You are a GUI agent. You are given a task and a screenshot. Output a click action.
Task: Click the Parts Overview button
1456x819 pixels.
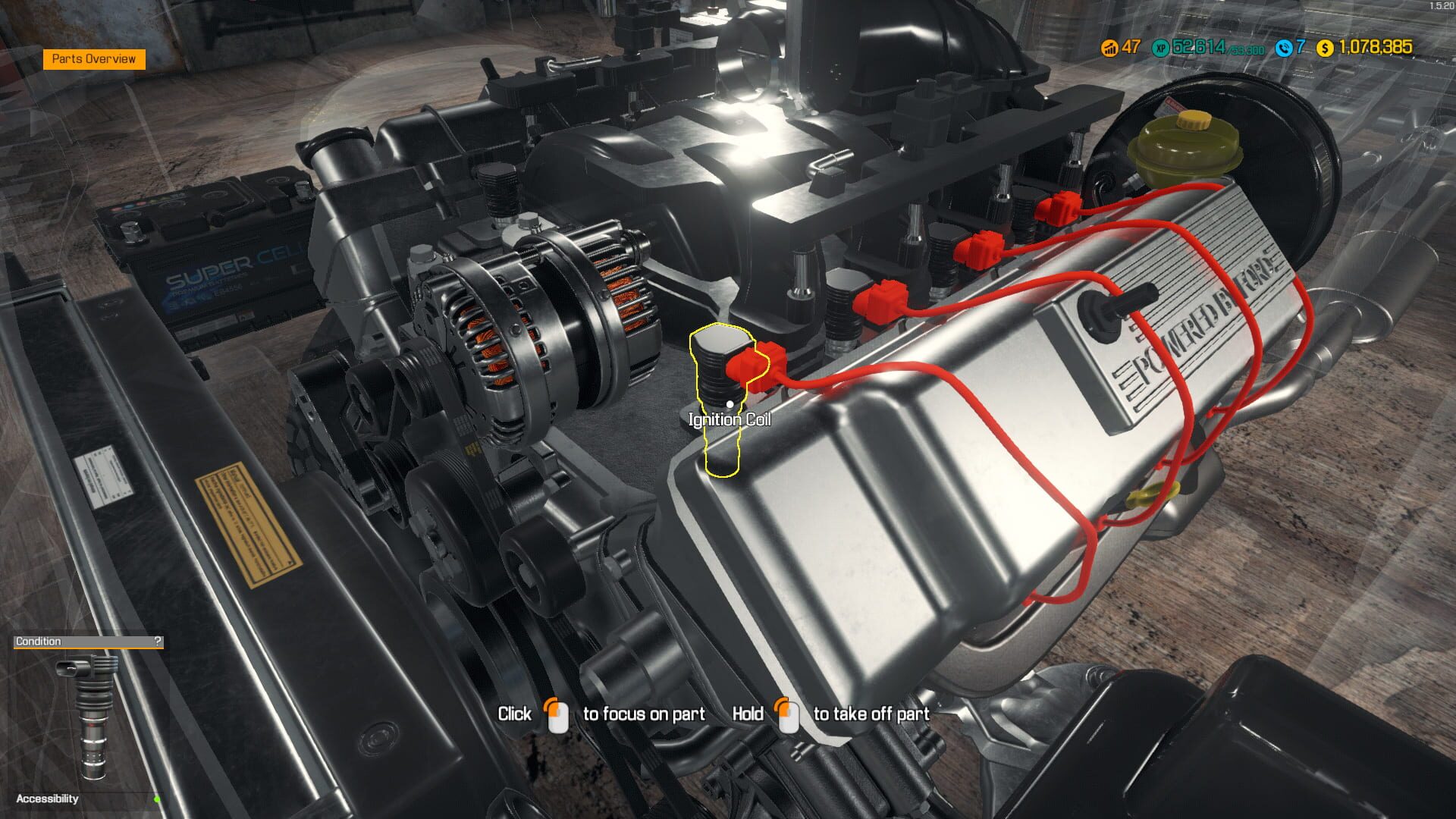tap(93, 58)
